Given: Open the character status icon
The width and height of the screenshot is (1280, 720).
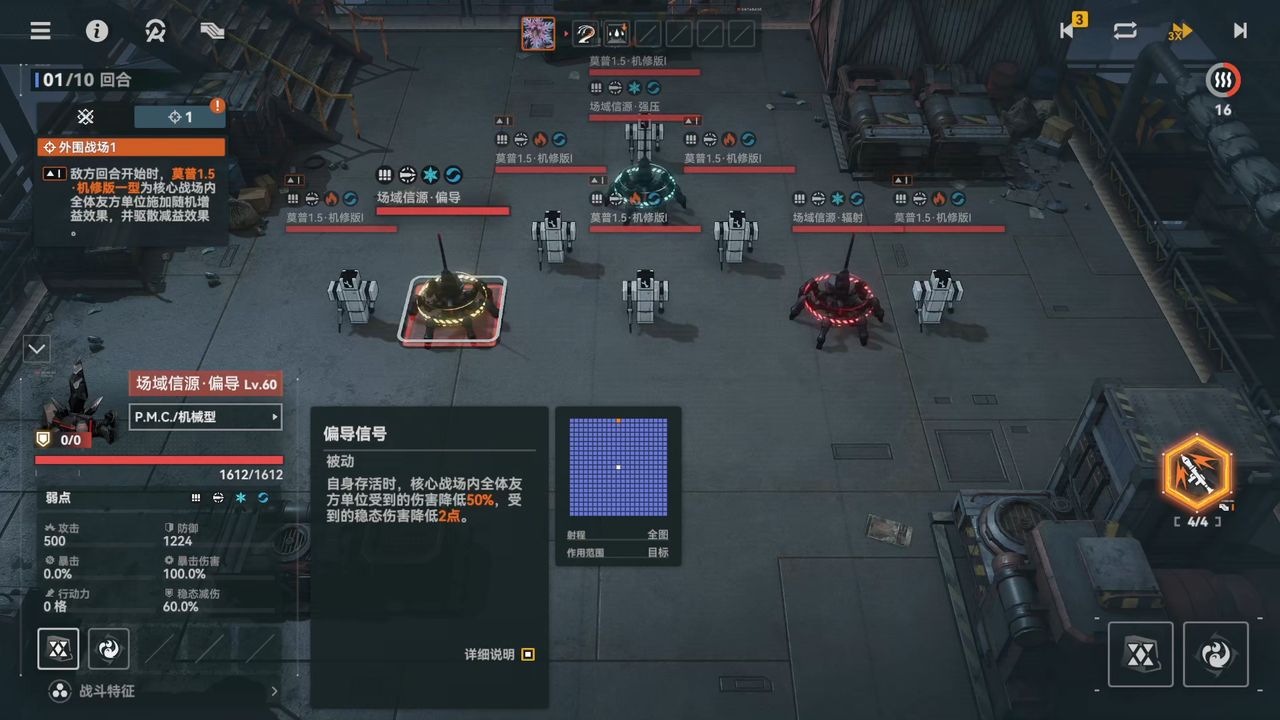Looking at the screenshot, I should click(x=155, y=30).
